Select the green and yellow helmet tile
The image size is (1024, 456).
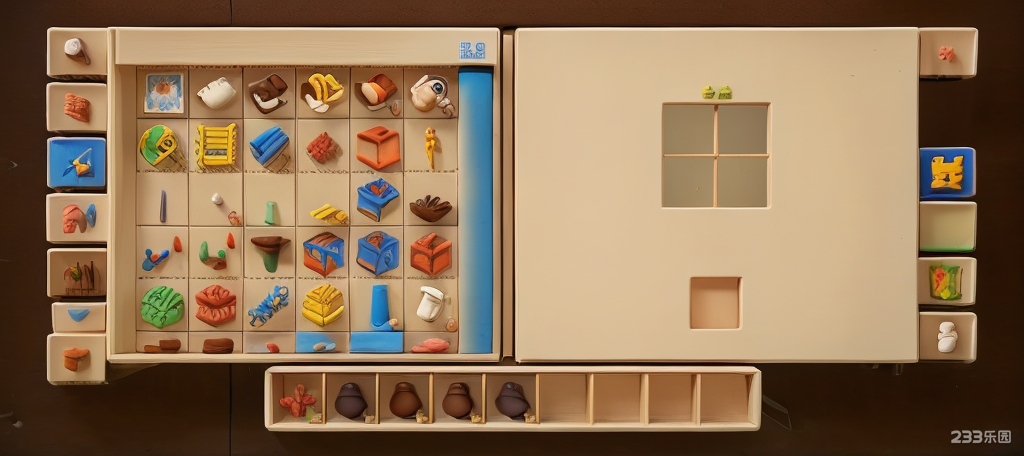pyautogui.click(x=160, y=146)
